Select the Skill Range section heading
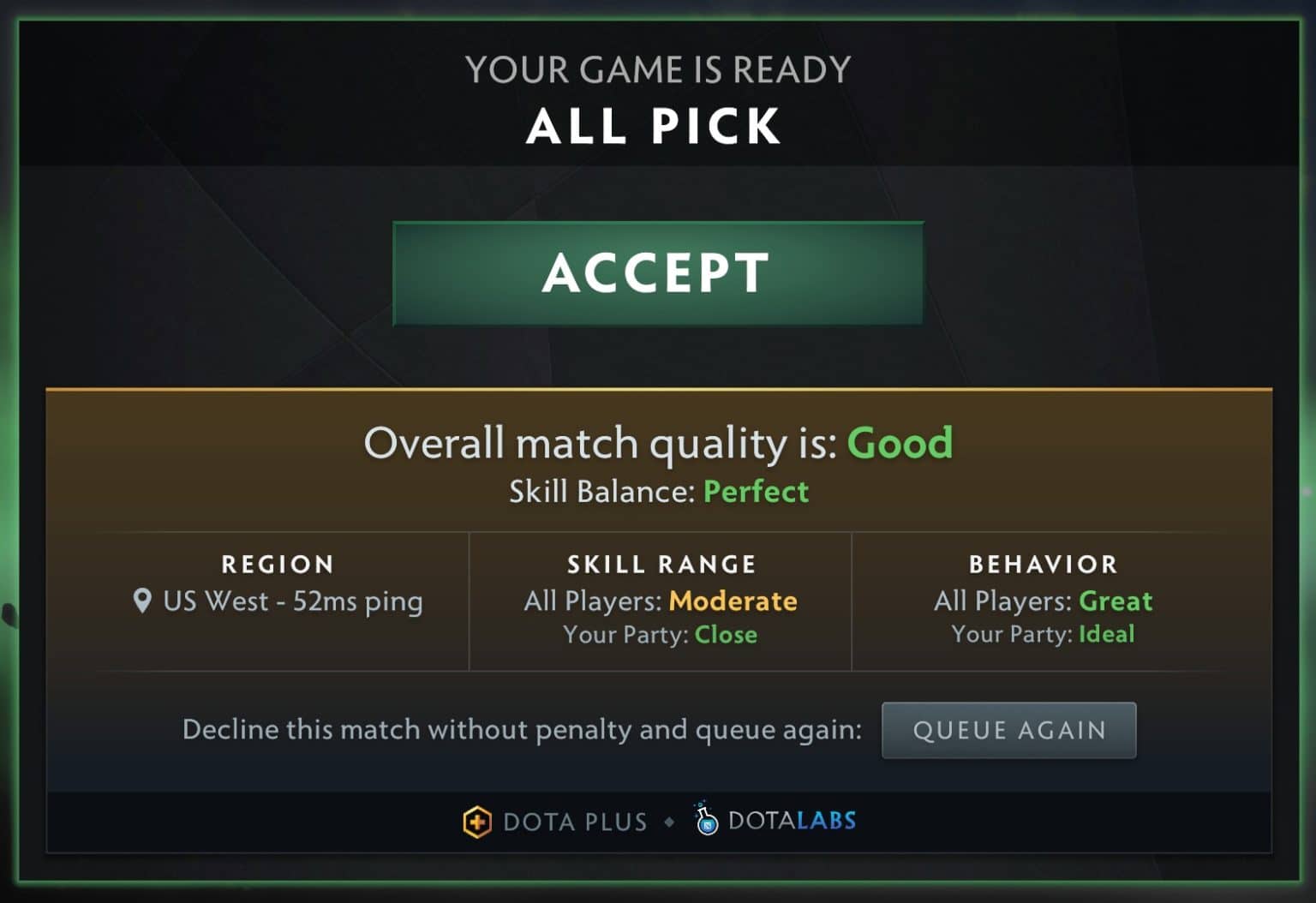Viewport: 1316px width, 903px height. tap(661, 564)
